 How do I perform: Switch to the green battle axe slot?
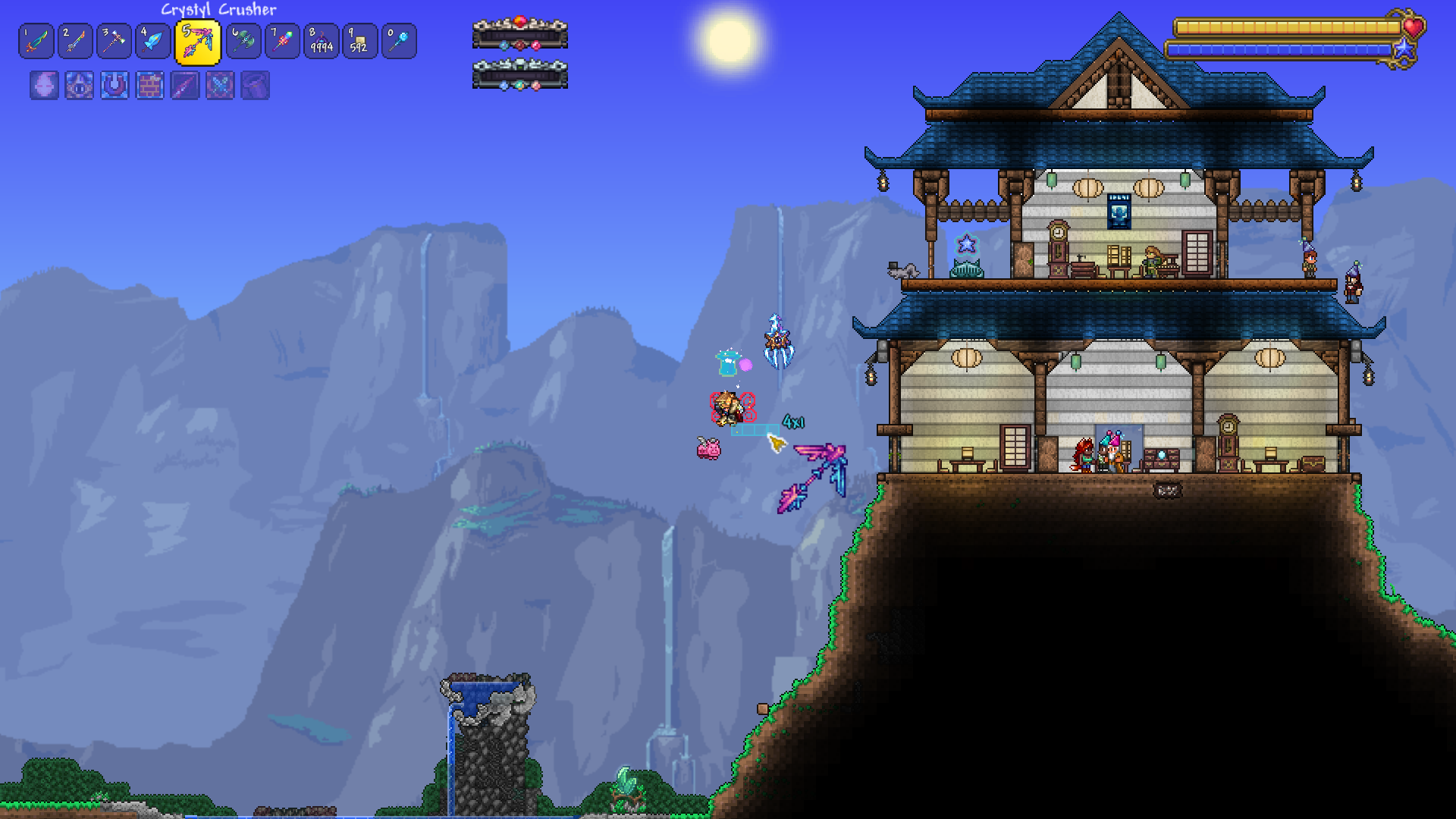243,41
